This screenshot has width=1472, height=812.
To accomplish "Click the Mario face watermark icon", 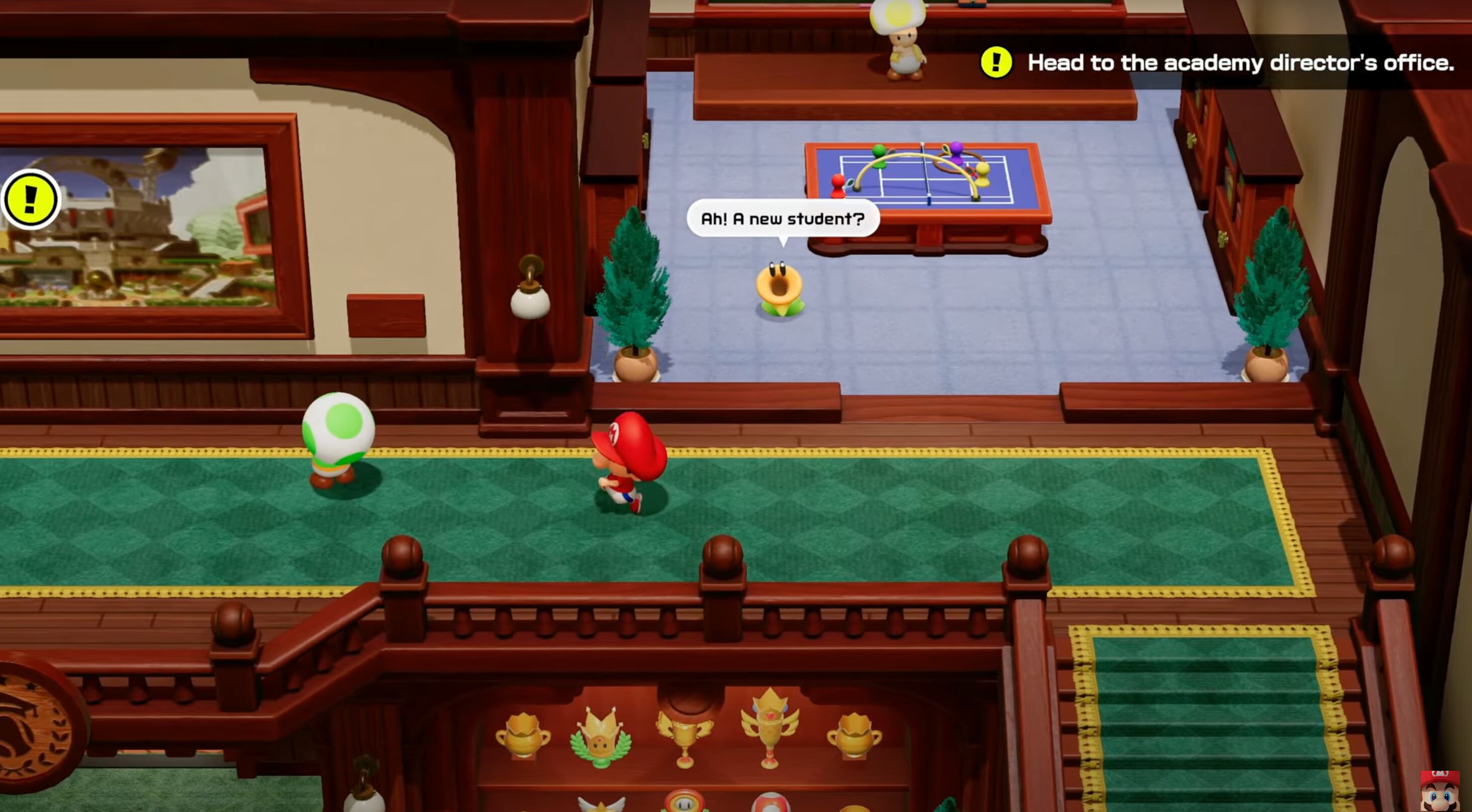I will [1439, 791].
